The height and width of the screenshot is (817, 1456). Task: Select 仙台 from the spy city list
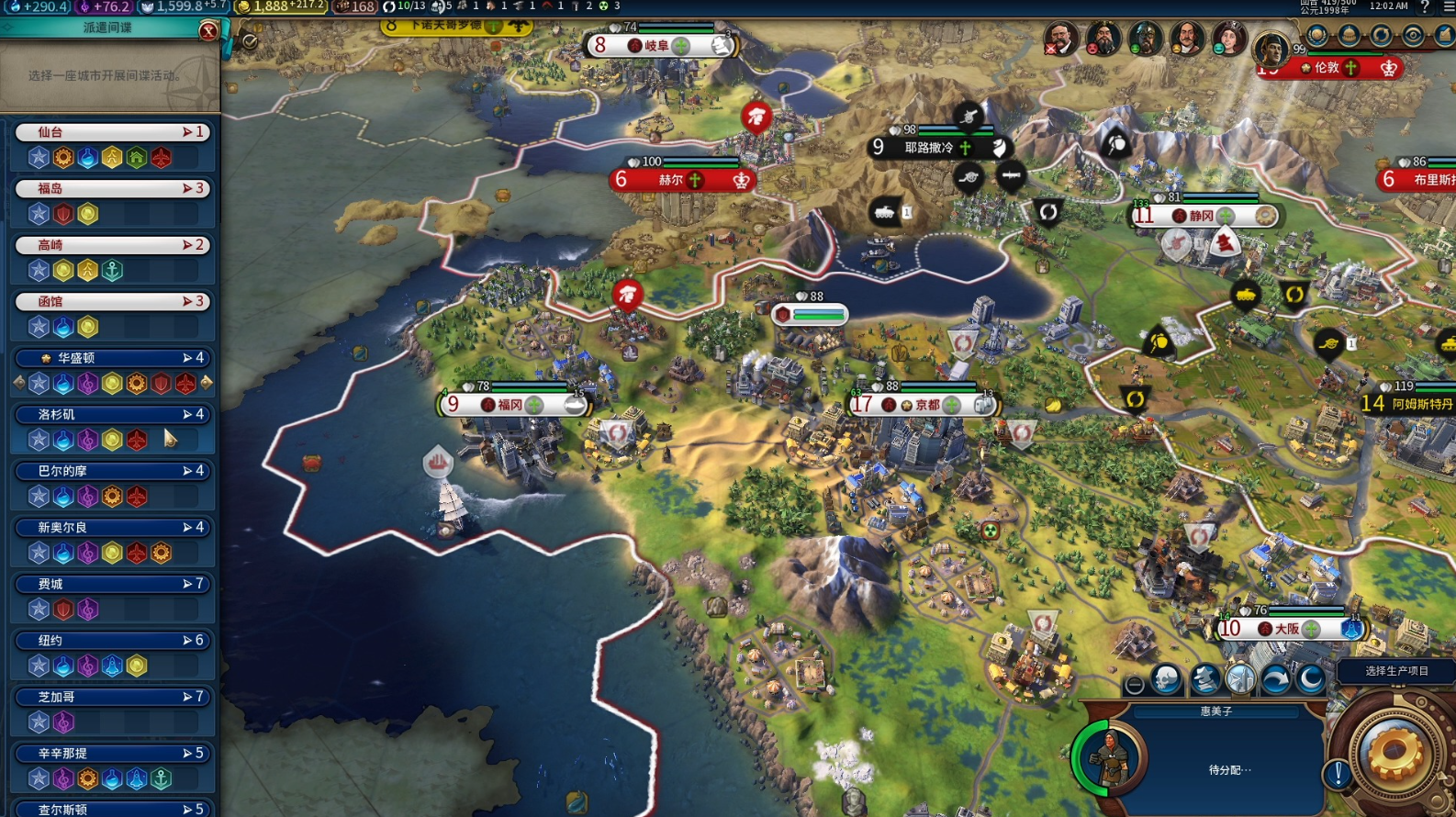112,132
